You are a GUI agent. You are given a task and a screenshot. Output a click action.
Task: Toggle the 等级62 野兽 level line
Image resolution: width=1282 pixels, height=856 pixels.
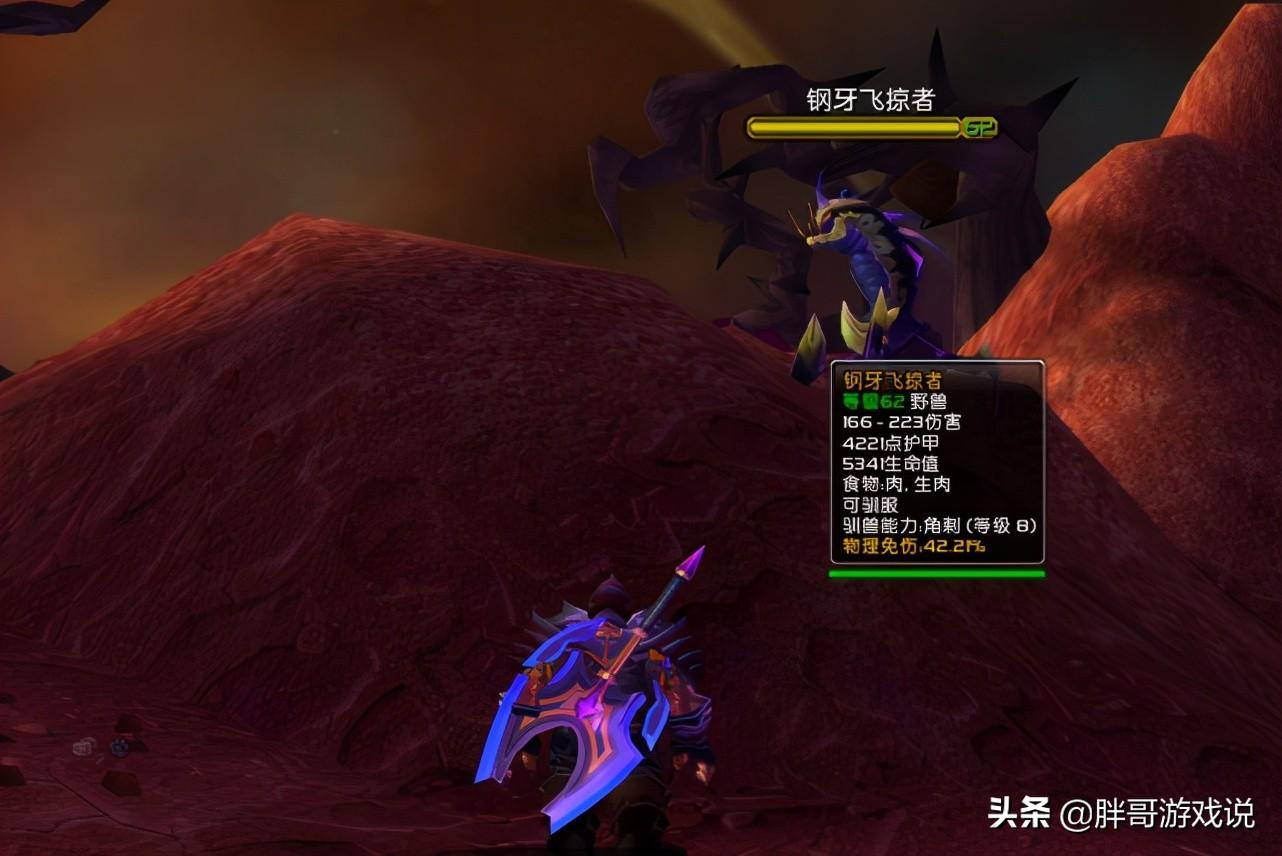[895, 401]
